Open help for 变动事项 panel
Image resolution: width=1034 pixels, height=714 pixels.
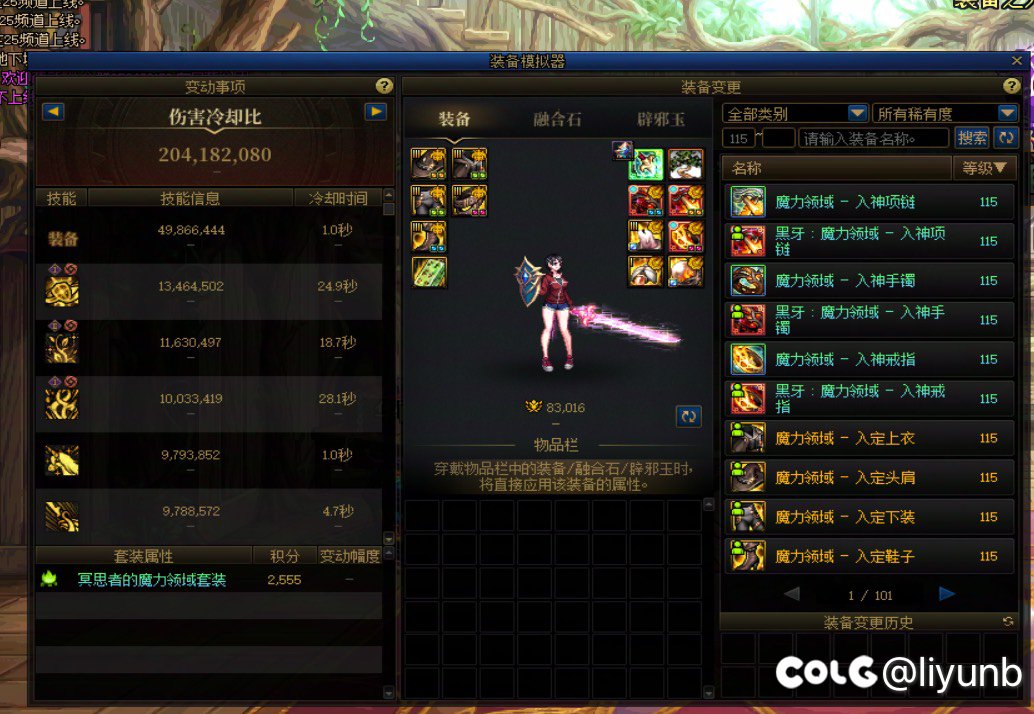(x=383, y=87)
